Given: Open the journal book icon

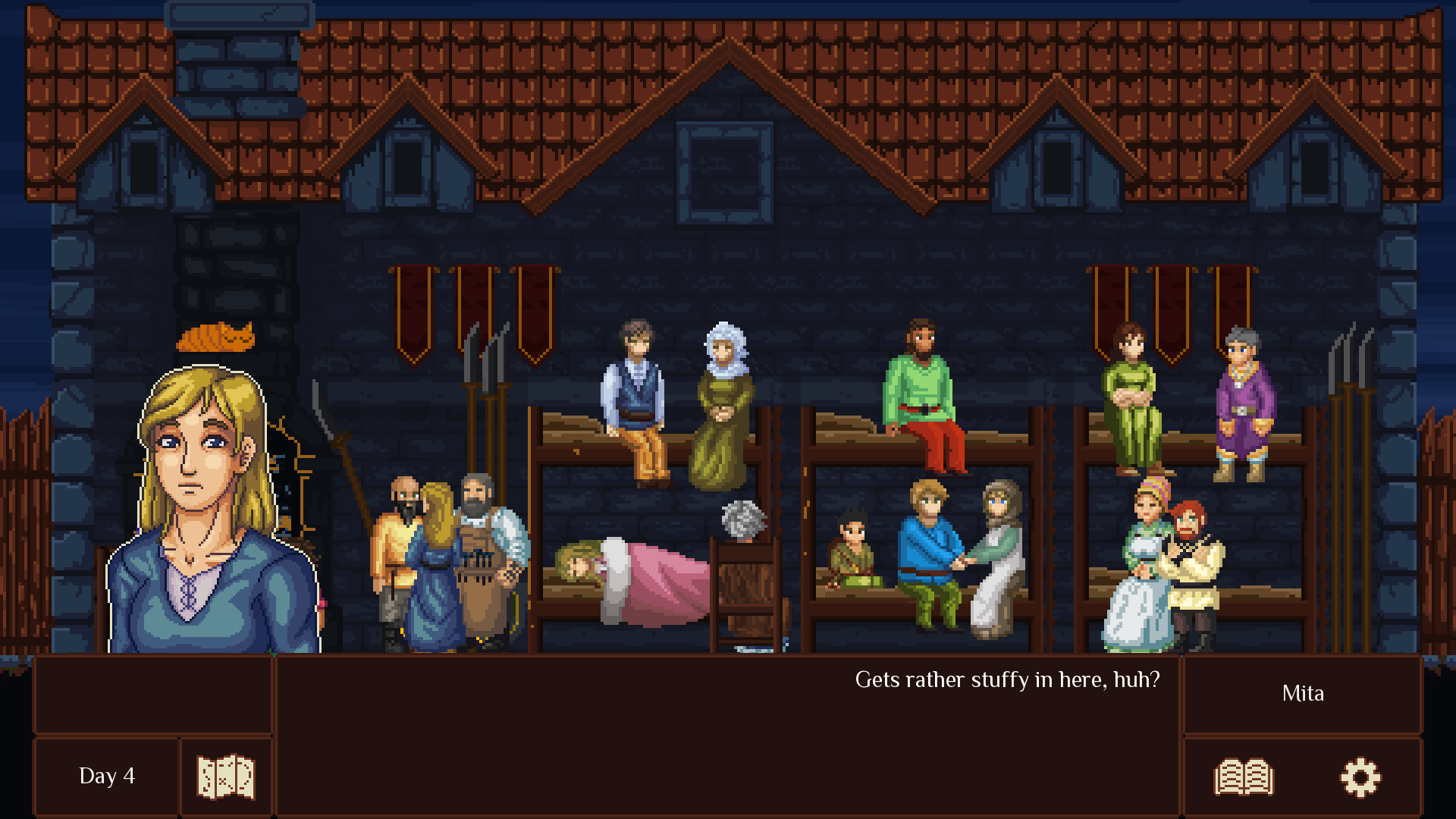Looking at the screenshot, I should pos(1244,777).
